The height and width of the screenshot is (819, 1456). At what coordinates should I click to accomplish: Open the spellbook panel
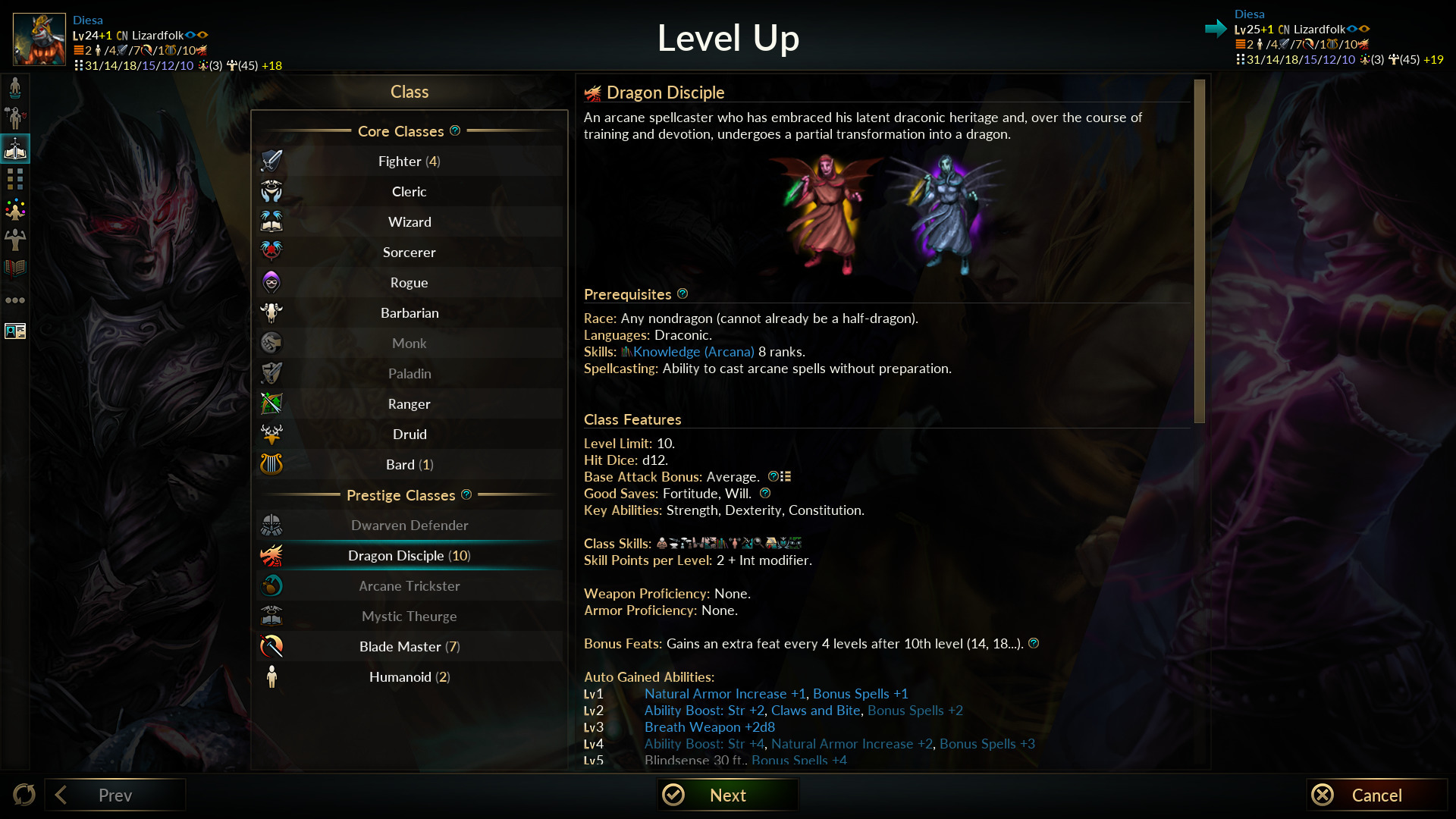[15, 268]
